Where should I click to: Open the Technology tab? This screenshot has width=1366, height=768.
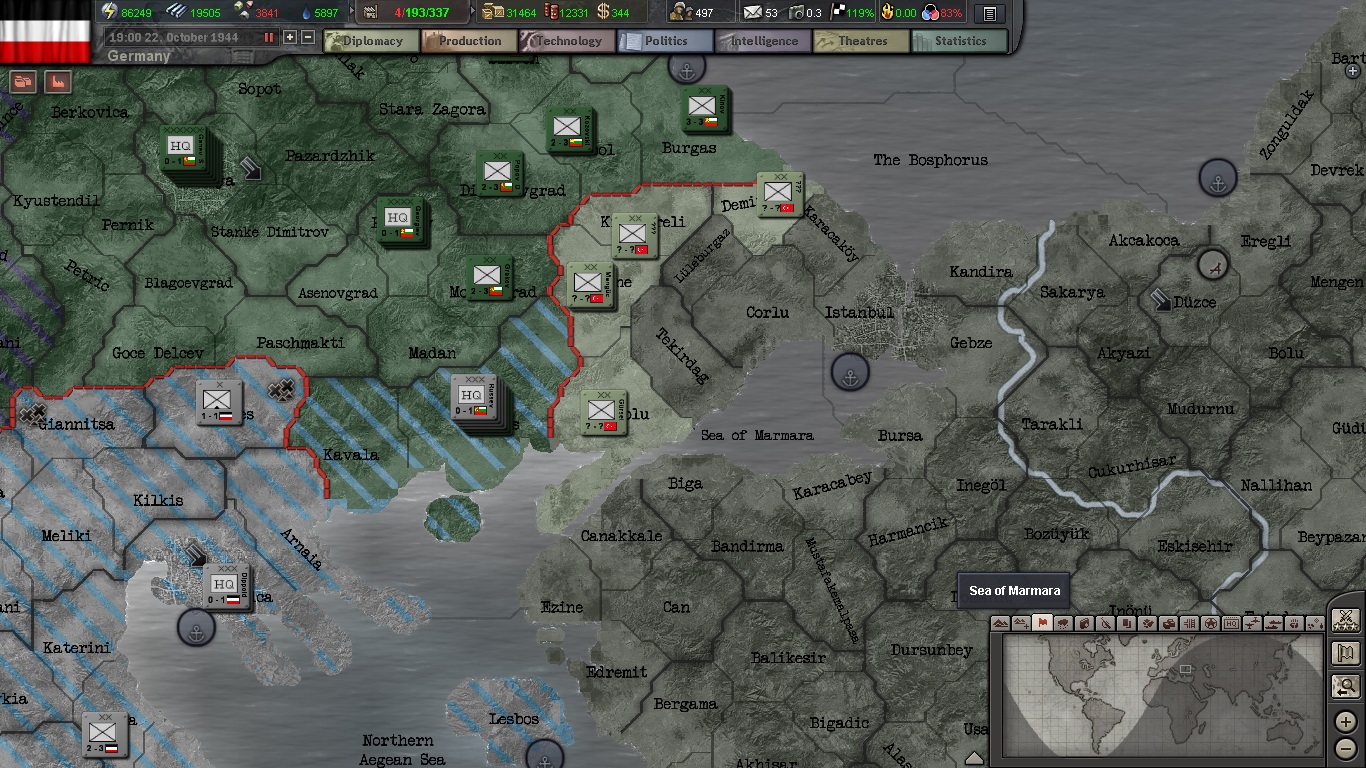[x=568, y=41]
